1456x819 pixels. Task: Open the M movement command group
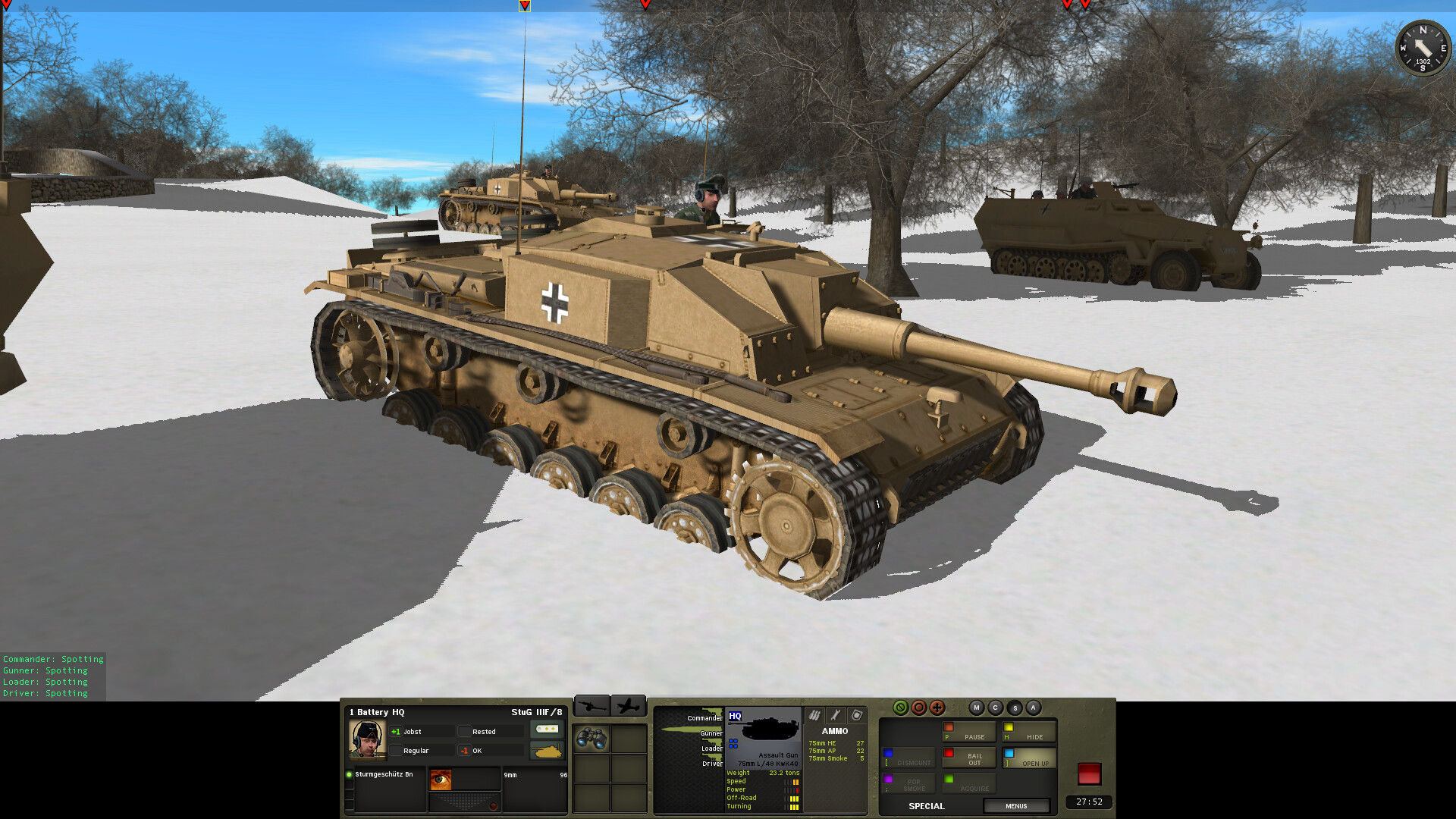(976, 708)
